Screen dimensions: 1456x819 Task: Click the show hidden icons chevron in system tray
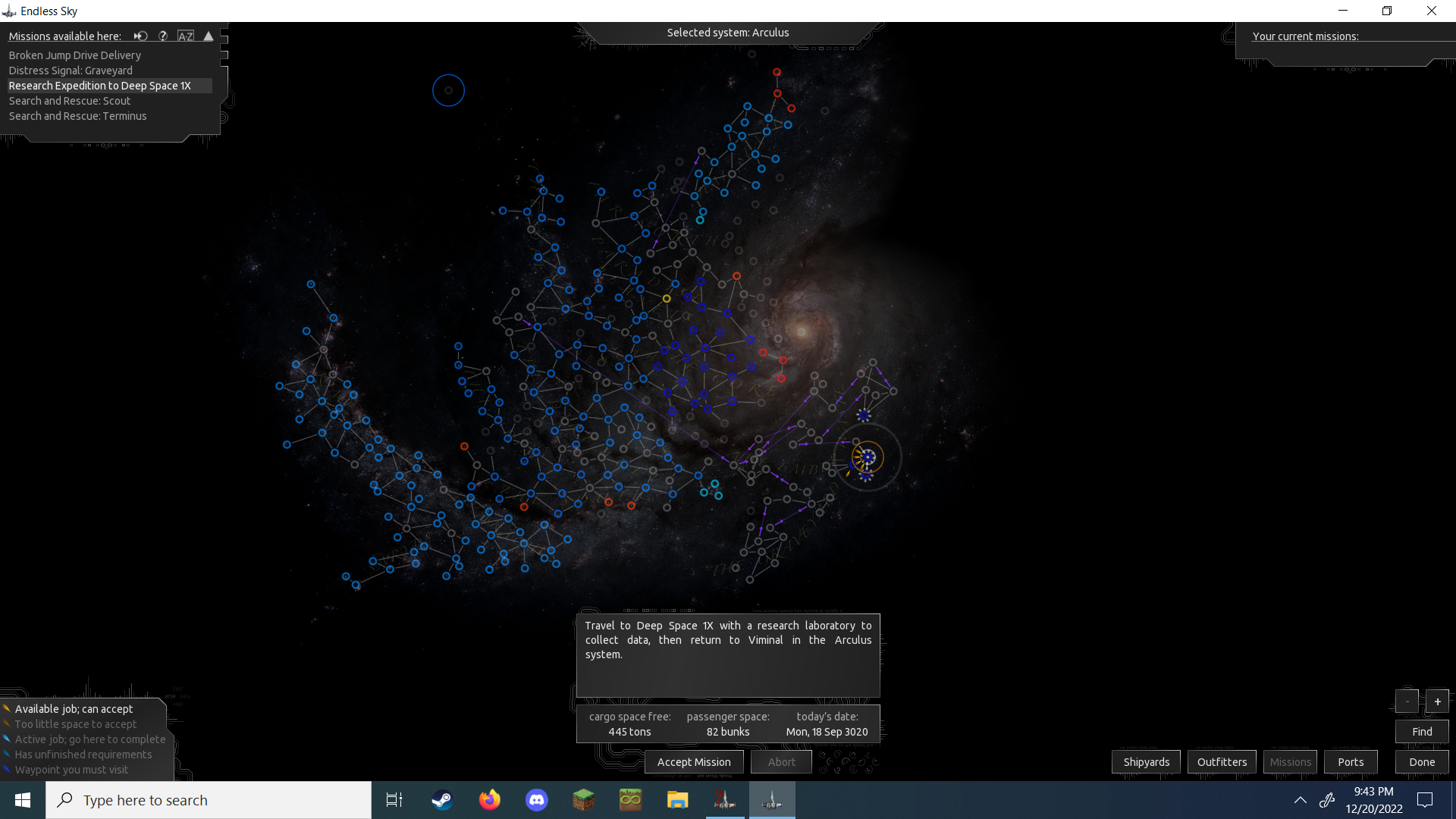[x=1300, y=800]
